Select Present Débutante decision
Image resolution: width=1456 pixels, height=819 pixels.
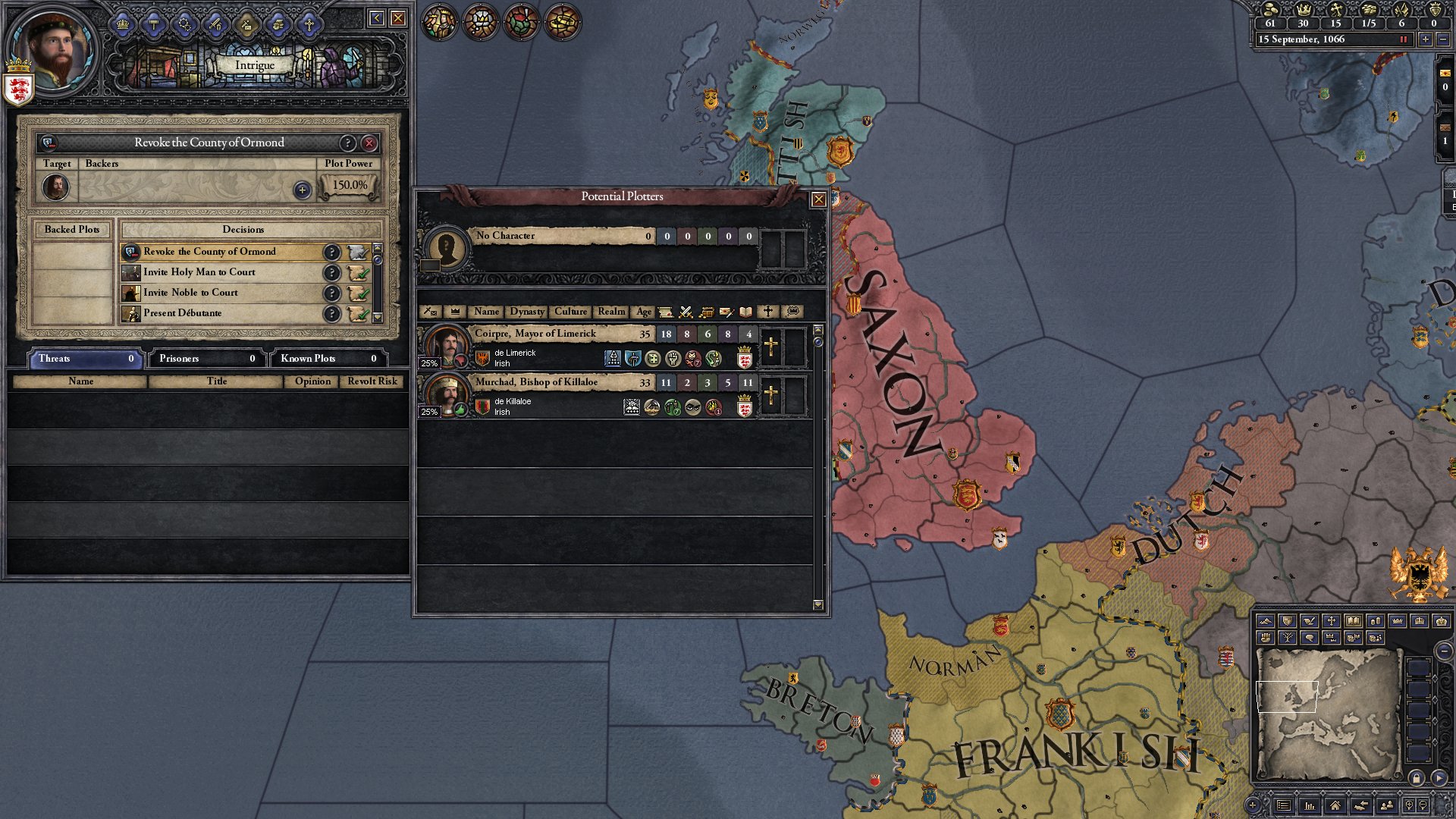click(x=183, y=313)
